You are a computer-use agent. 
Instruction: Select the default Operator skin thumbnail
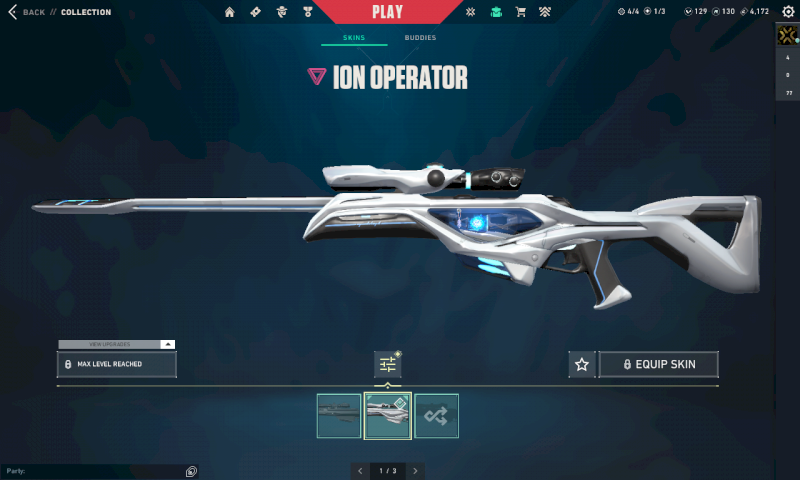click(339, 416)
